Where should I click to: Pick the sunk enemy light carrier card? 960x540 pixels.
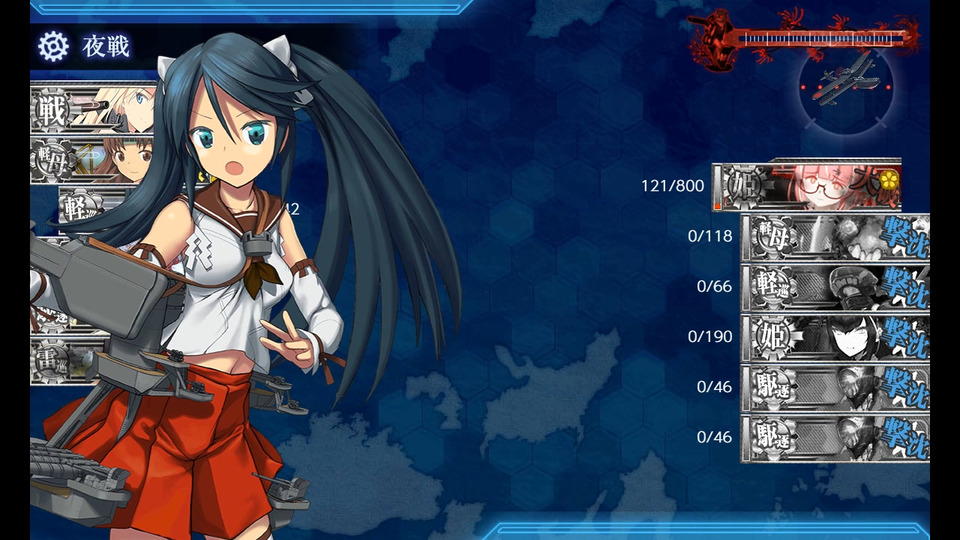point(835,237)
